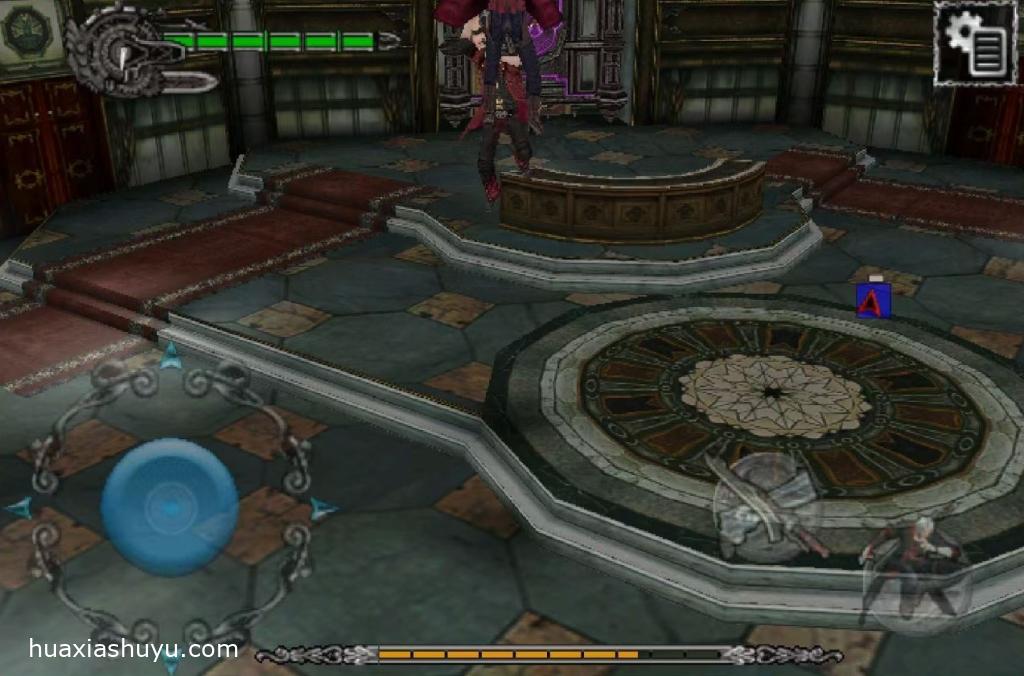
Task: Tap the joystick's right arrow
Action: tap(322, 509)
